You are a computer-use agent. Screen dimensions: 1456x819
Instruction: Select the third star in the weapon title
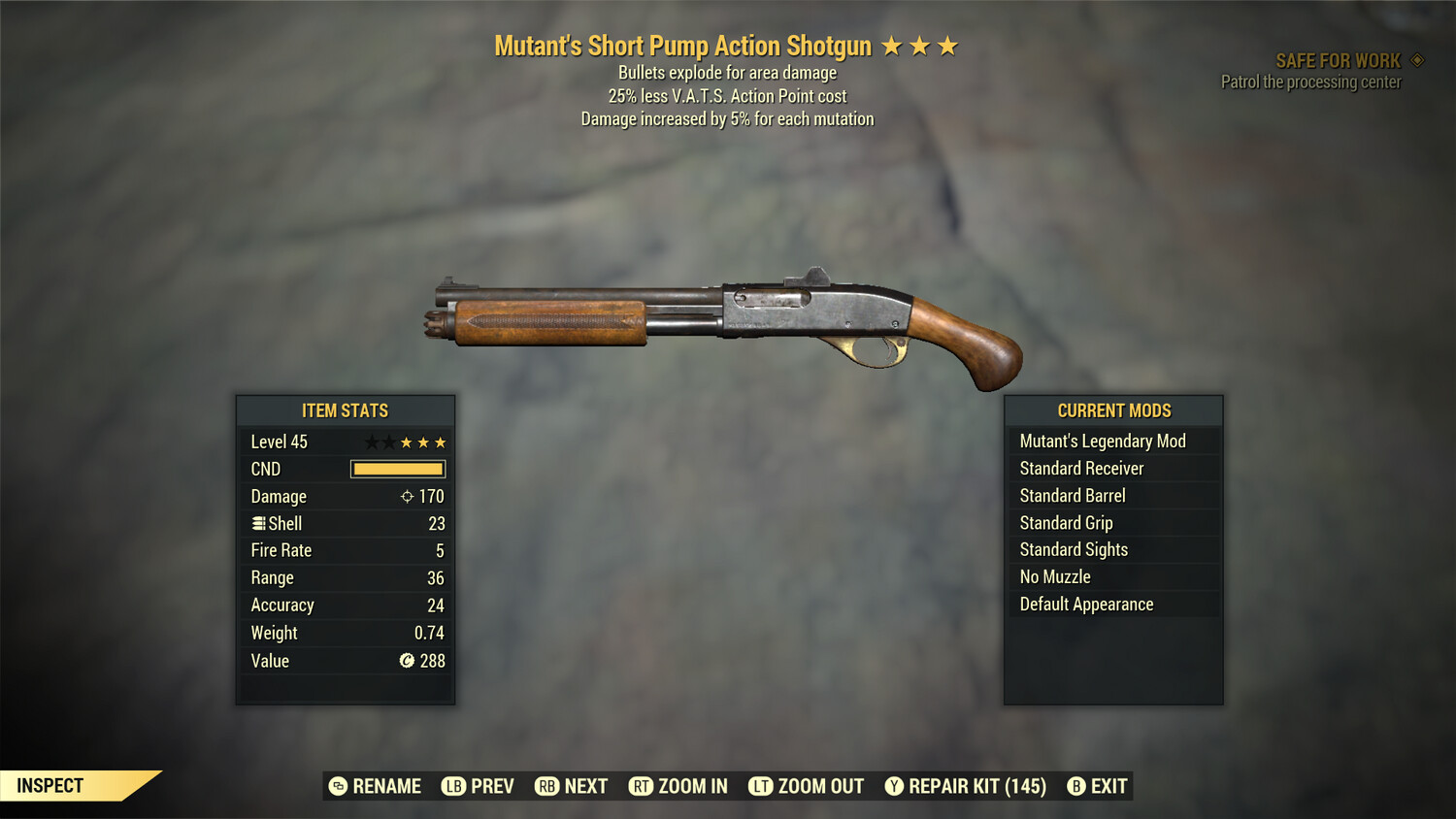[948, 44]
